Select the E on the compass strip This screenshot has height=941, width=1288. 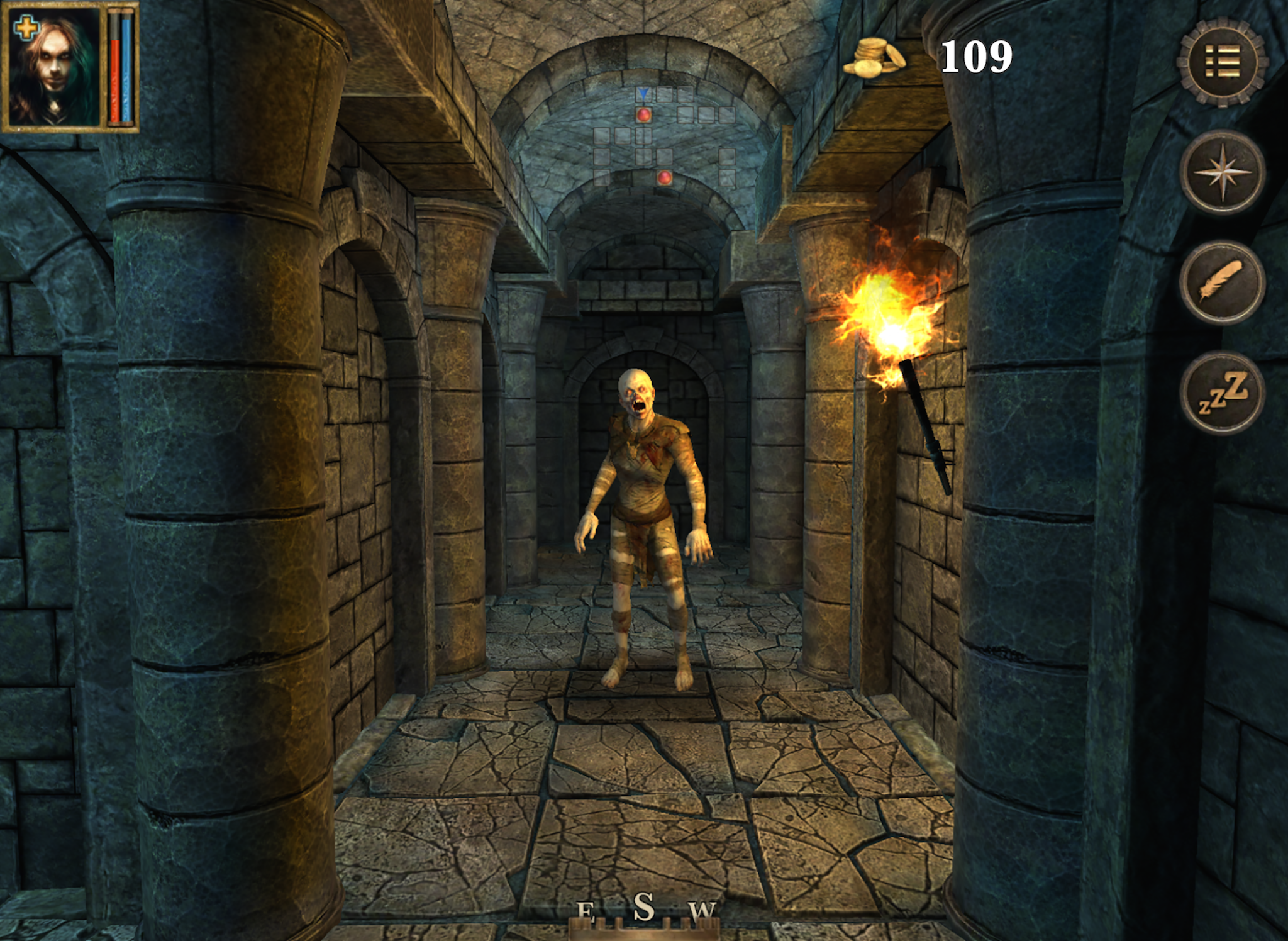coord(585,908)
